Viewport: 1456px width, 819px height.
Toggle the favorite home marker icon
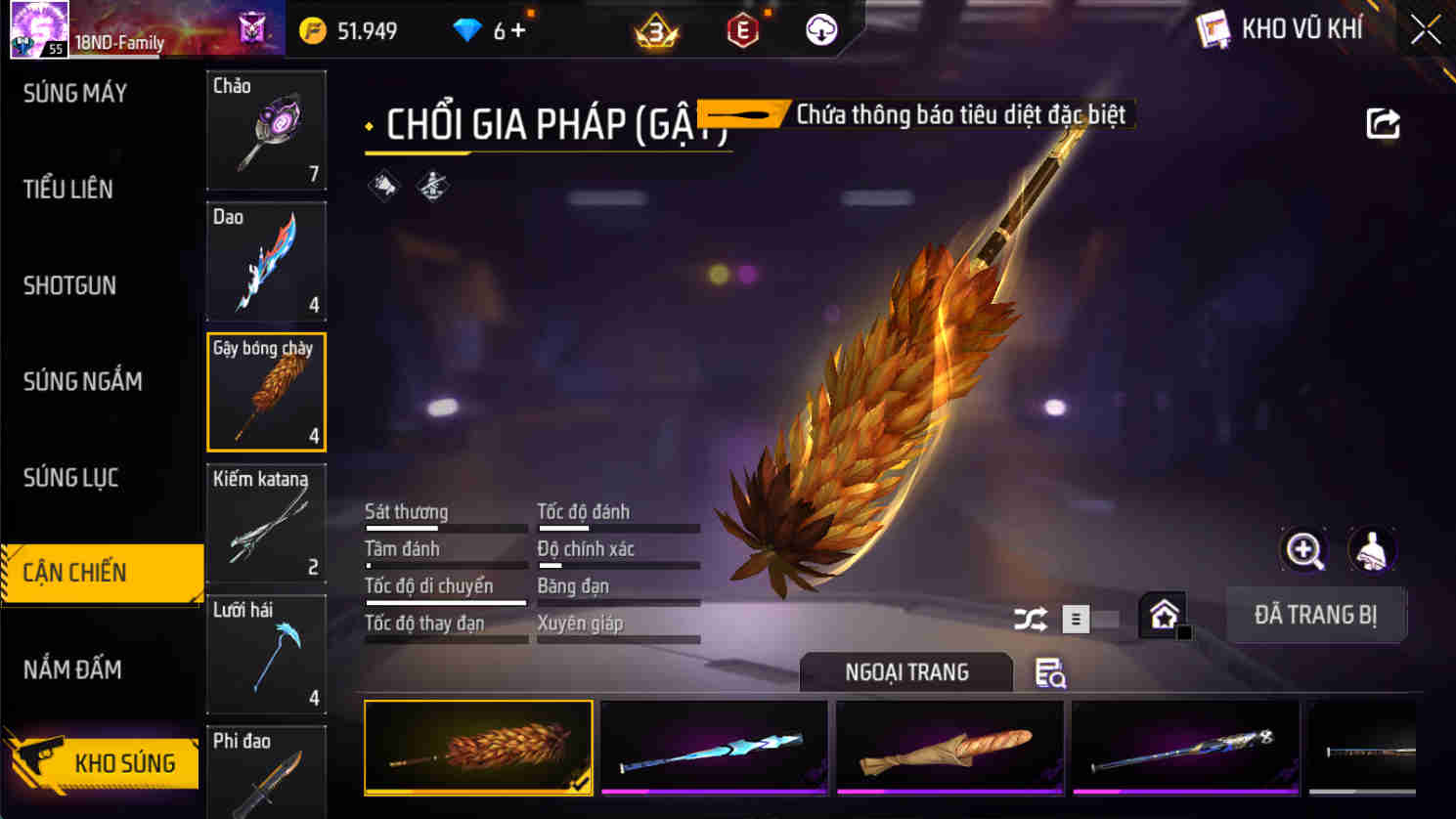[x=1164, y=613]
